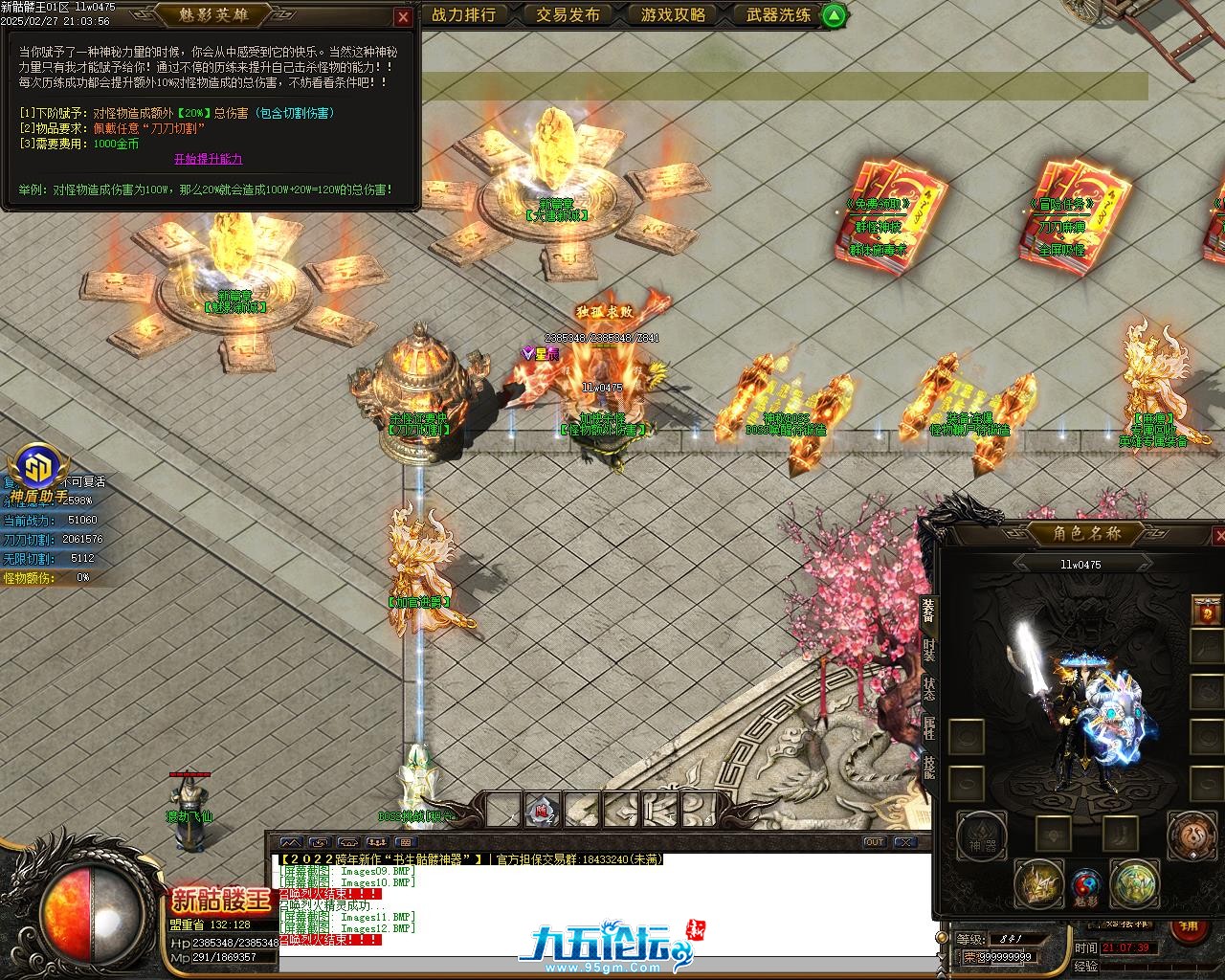Screen dimensions: 1225x980
Task: Select the red 魔 hotbar item
Action: [542, 811]
